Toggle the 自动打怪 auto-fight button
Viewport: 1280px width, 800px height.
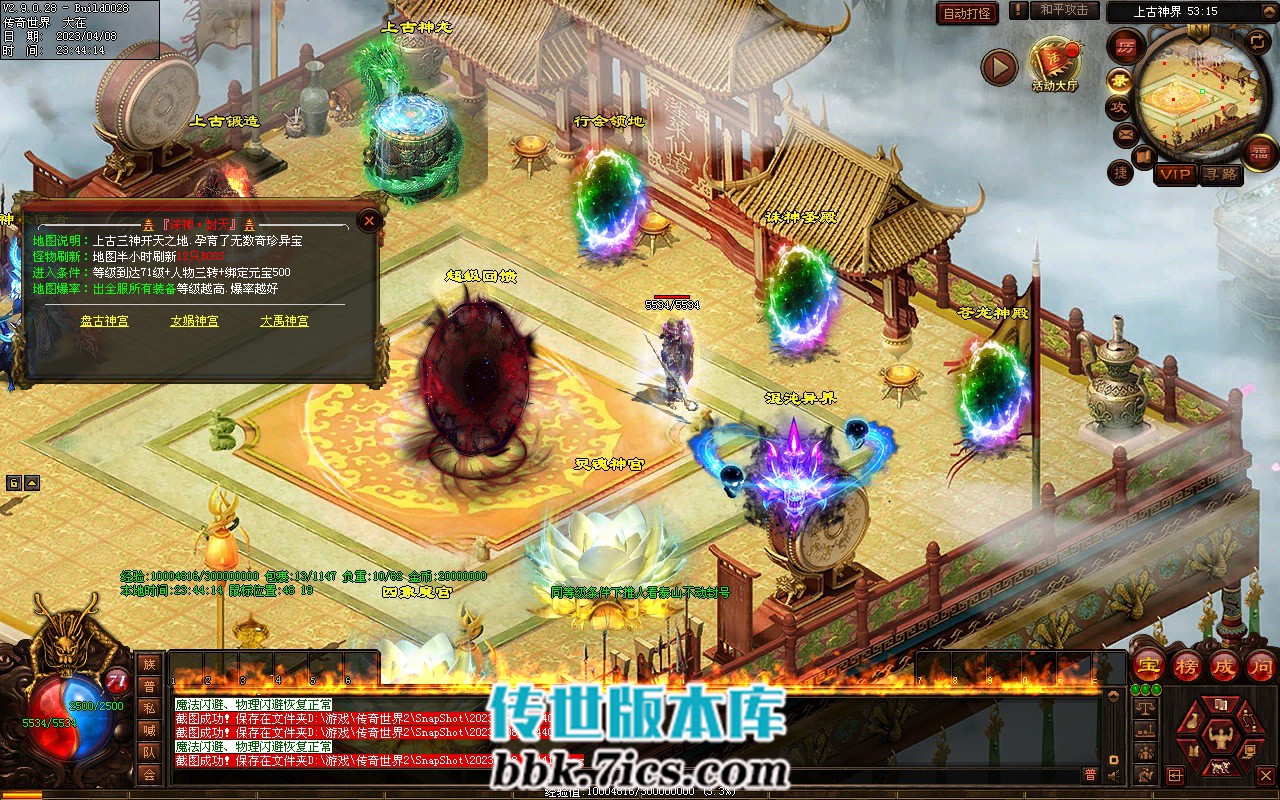967,13
